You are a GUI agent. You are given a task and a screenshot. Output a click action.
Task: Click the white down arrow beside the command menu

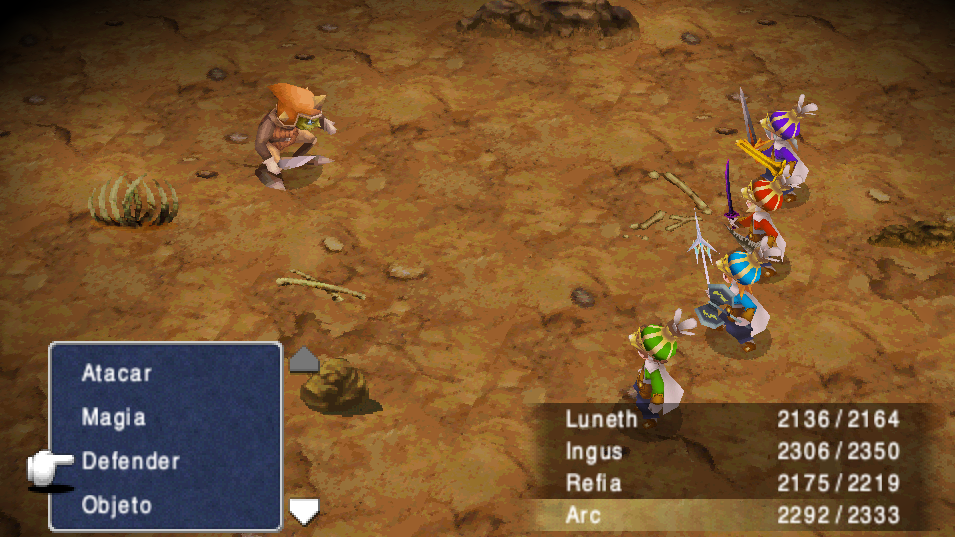click(303, 511)
